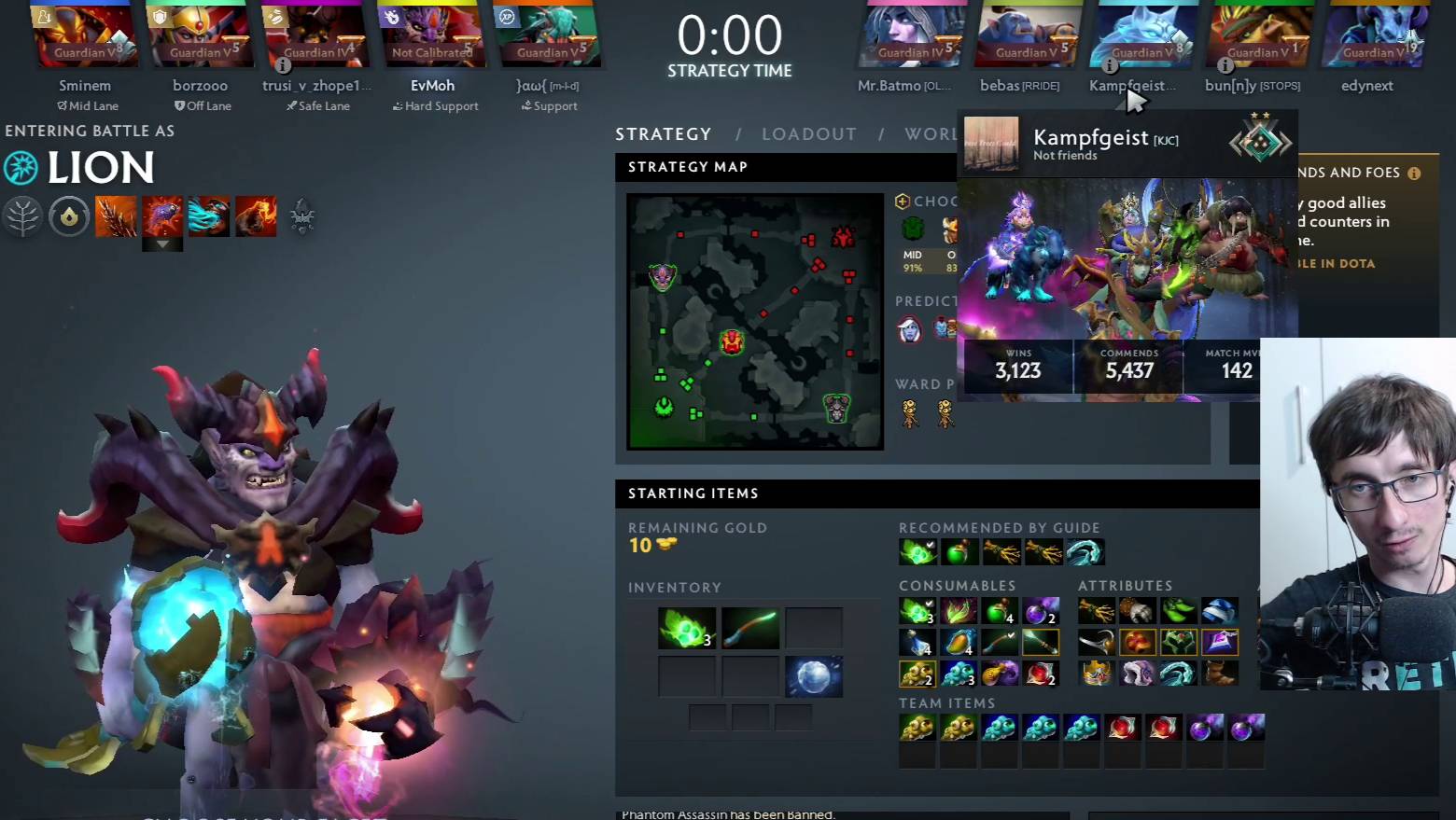This screenshot has height=820, width=1456.
Task: Click the minimap inside the Strategy Map panel
Action: tap(754, 321)
